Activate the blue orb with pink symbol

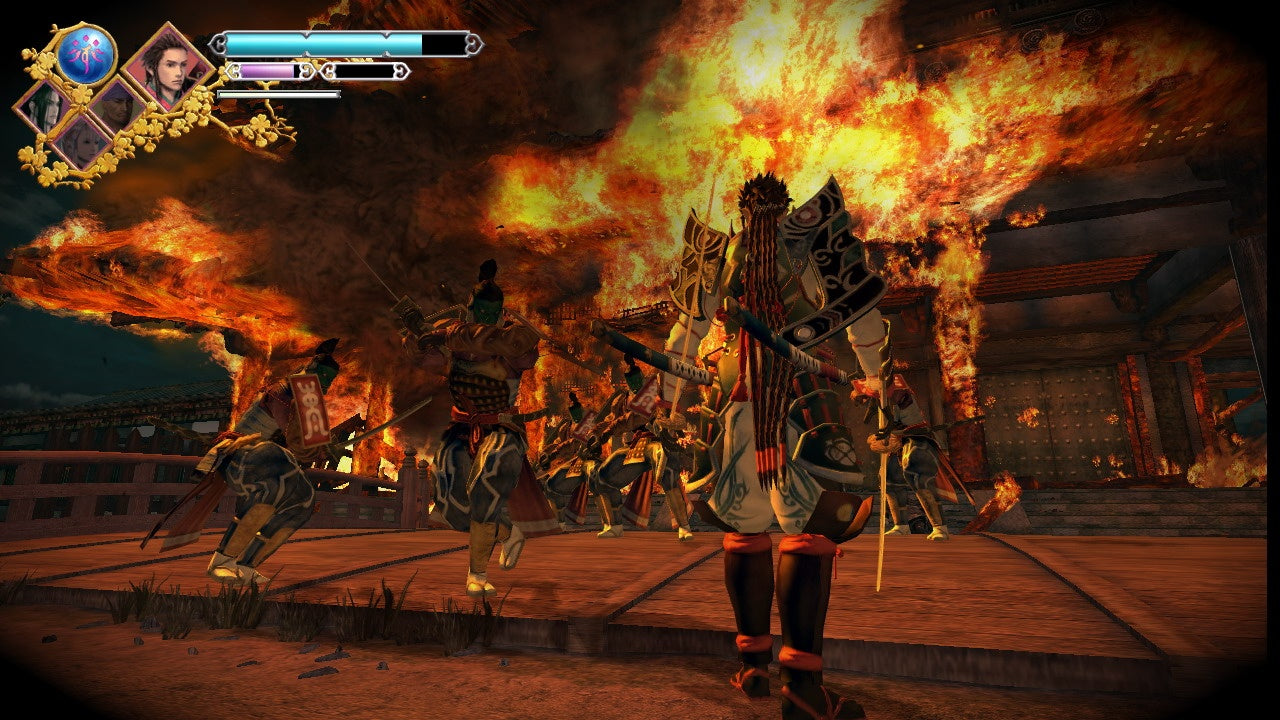87,54
